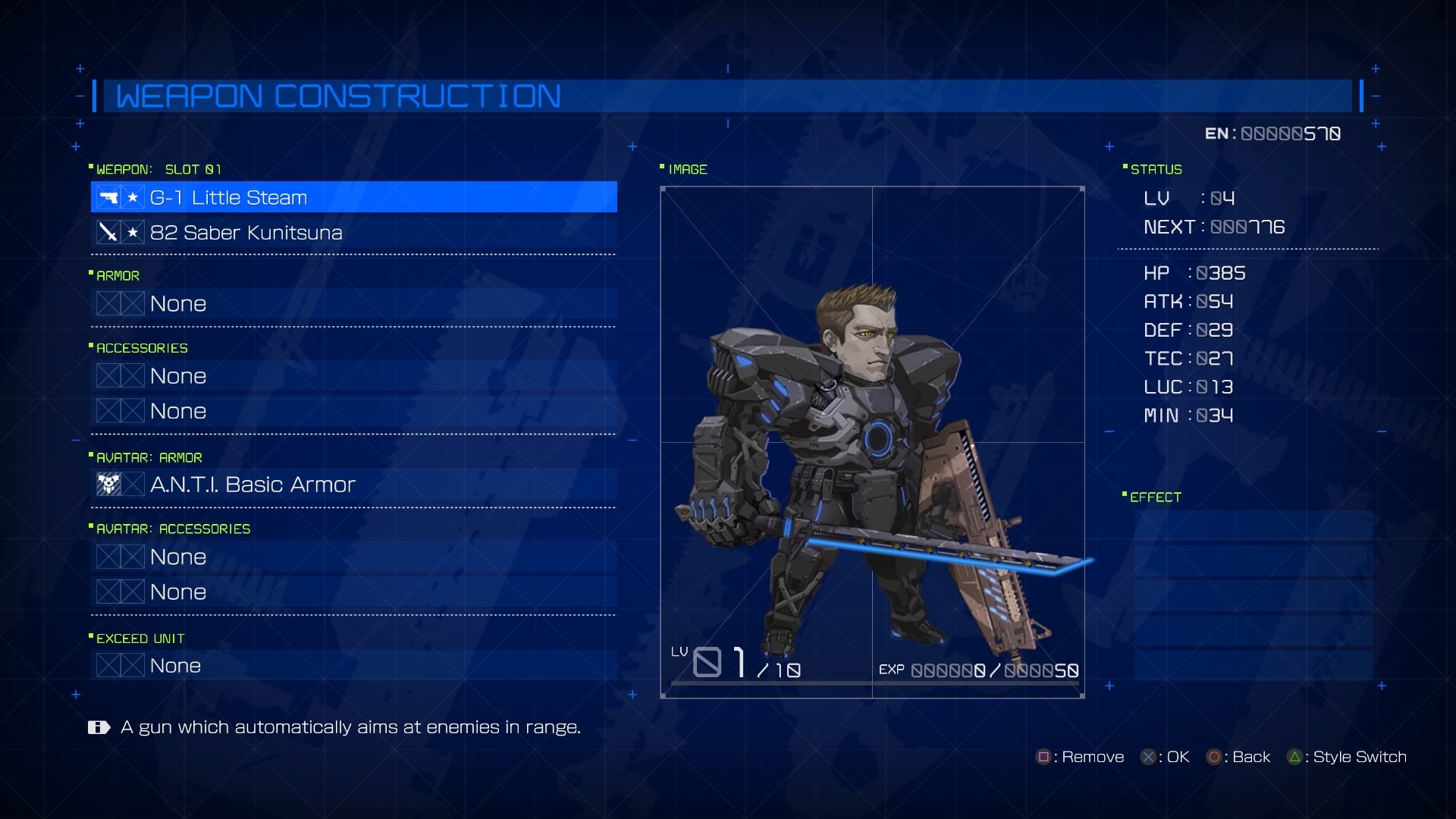Open the empty Exceed Unit slot
This screenshot has height=819, width=1456.
(353, 666)
